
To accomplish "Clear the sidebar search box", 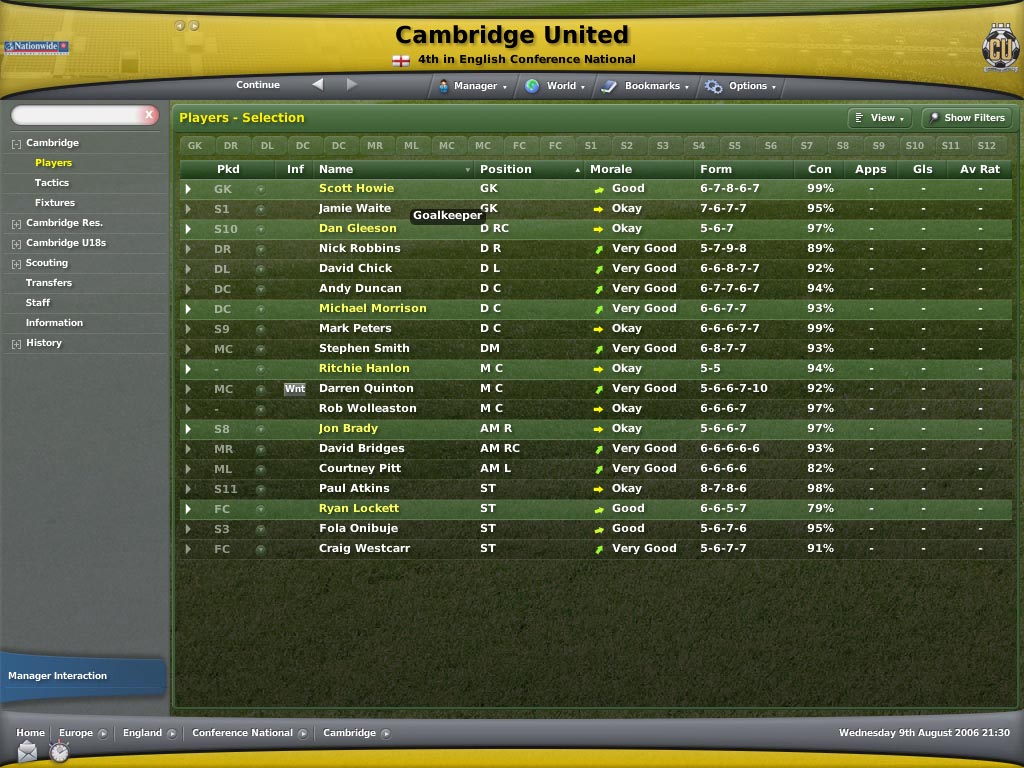I will pyautogui.click(x=150, y=115).
